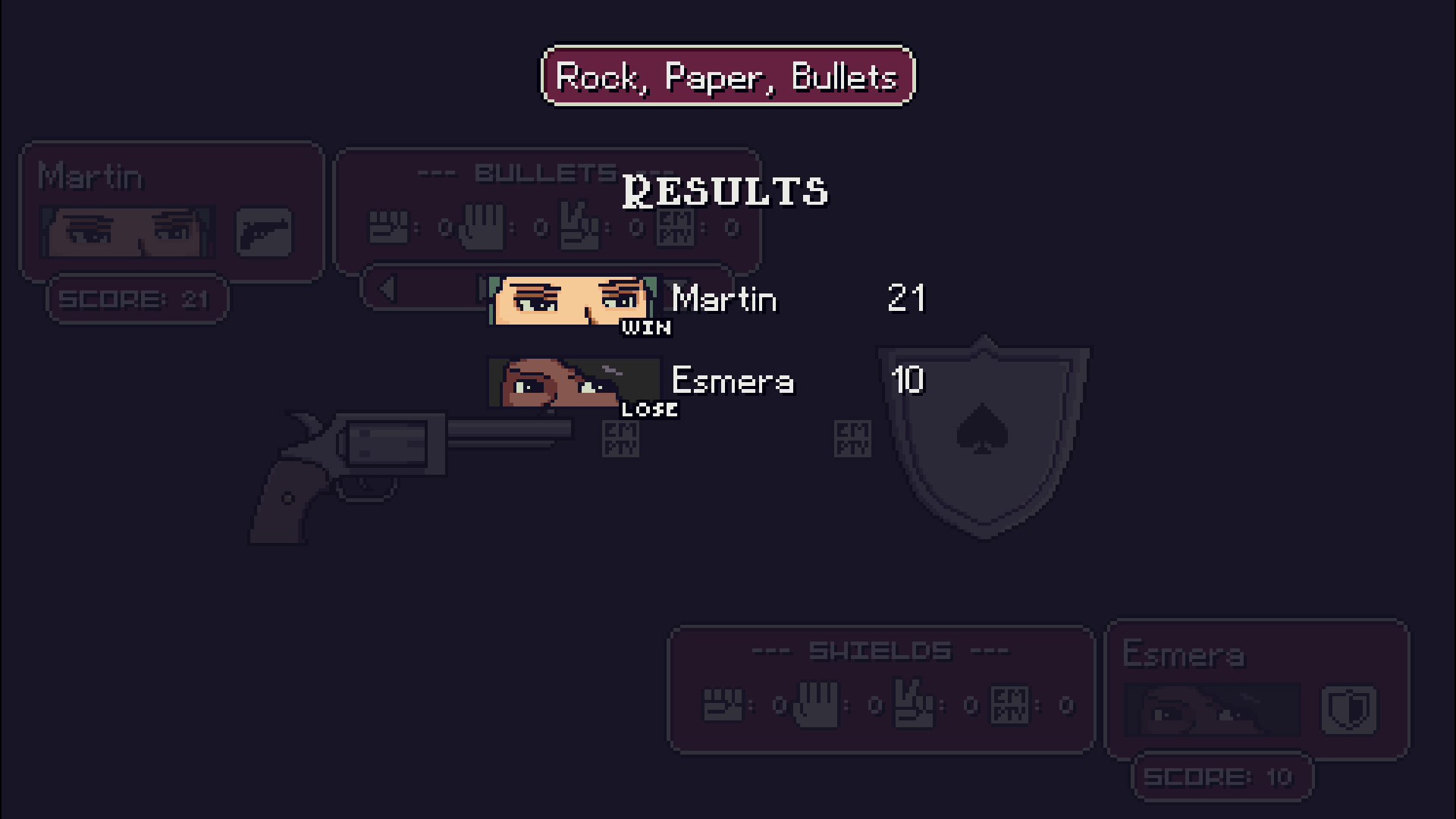Click the Rock, Paper, Bullets title button

click(727, 76)
